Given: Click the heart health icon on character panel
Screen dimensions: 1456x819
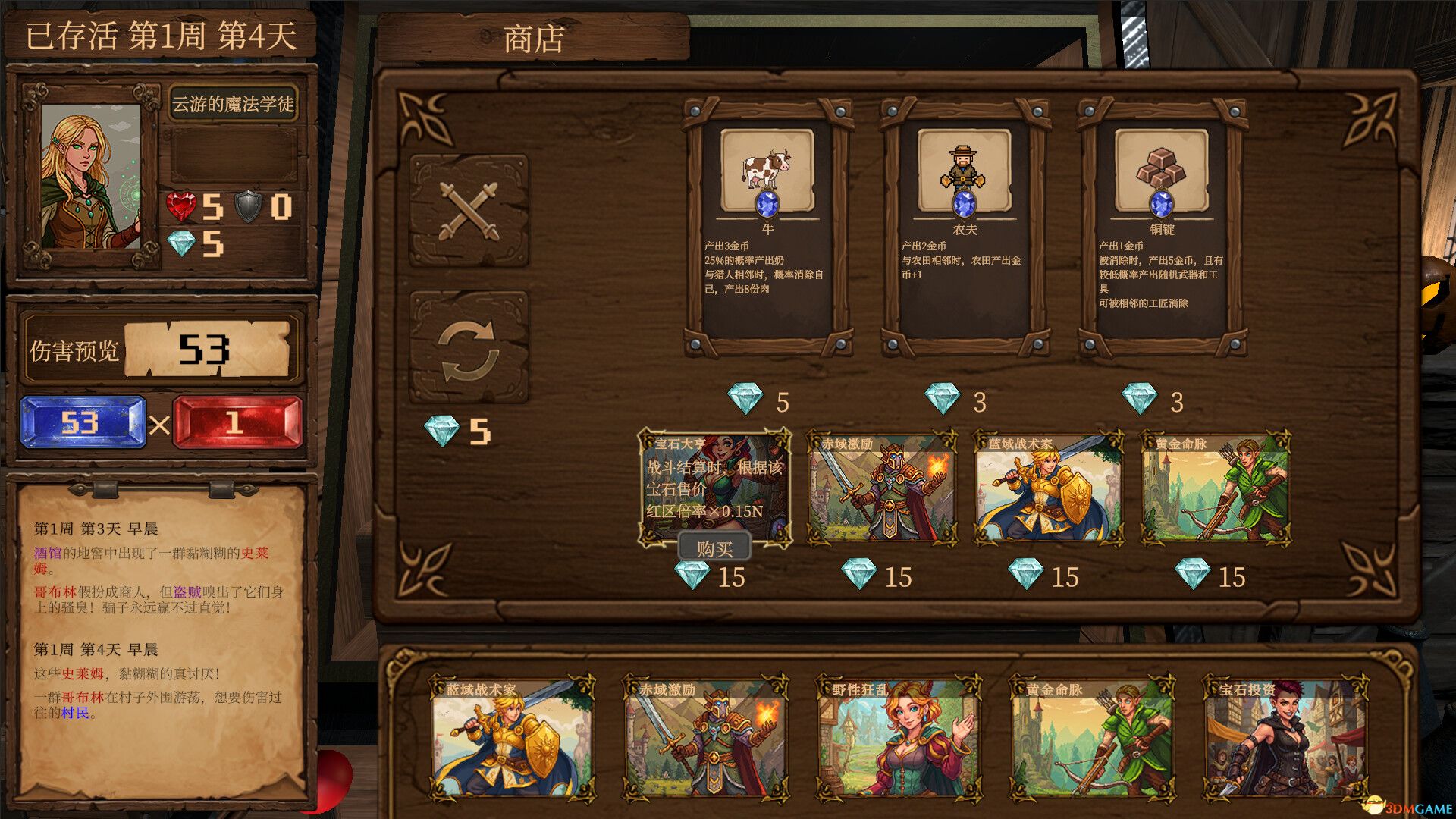Looking at the screenshot, I should click(182, 205).
